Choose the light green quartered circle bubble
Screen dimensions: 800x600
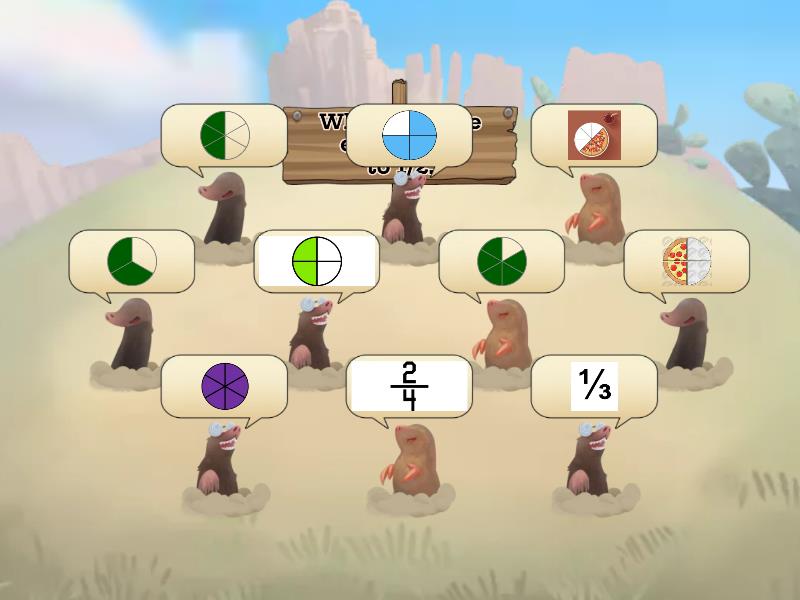[x=317, y=261]
